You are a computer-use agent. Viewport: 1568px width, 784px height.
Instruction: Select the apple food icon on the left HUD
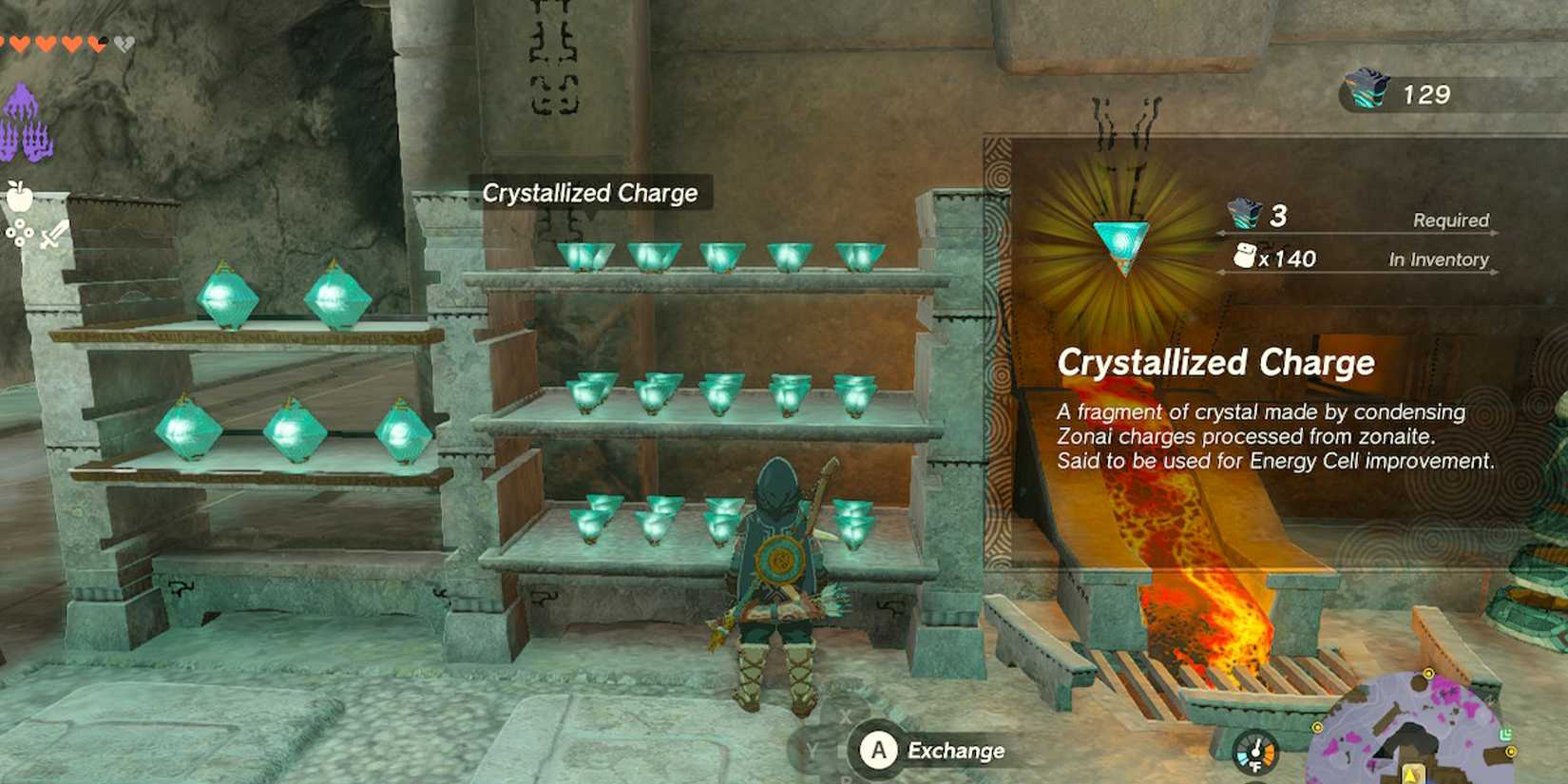click(21, 197)
